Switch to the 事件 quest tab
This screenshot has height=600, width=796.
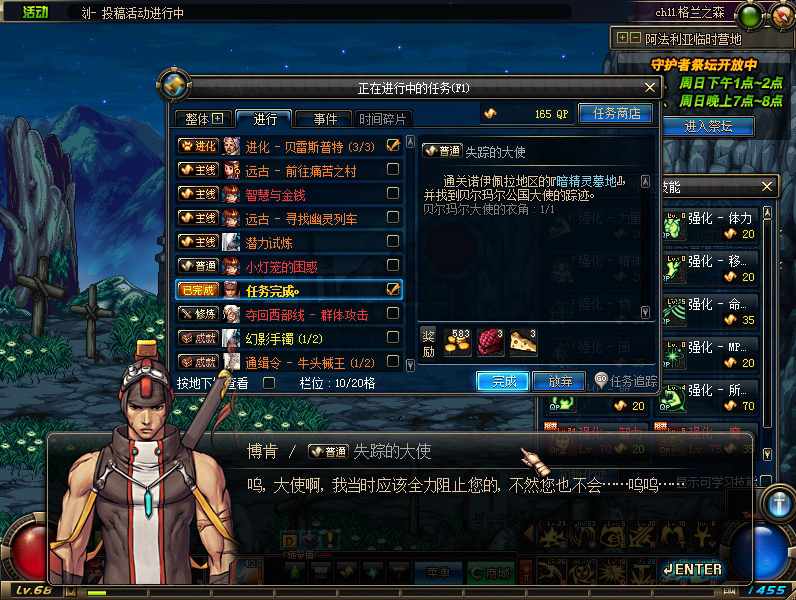(x=324, y=119)
